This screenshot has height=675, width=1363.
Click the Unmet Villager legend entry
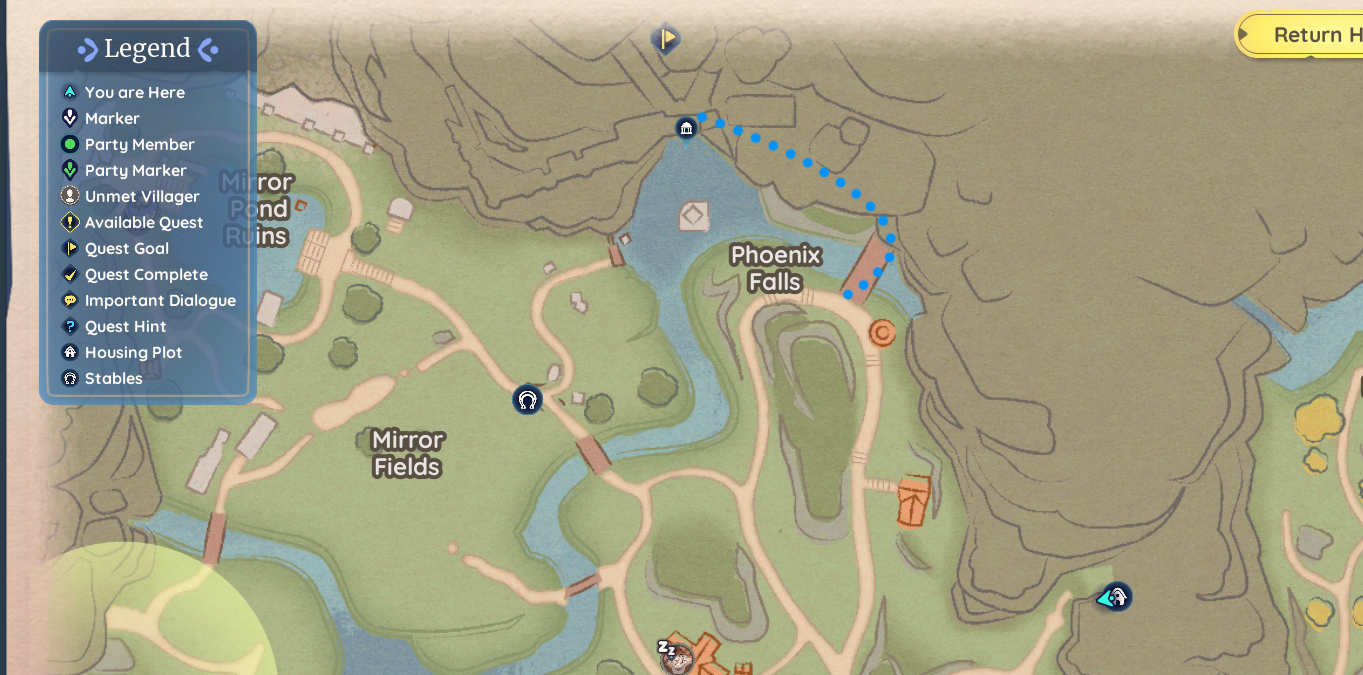(x=141, y=196)
